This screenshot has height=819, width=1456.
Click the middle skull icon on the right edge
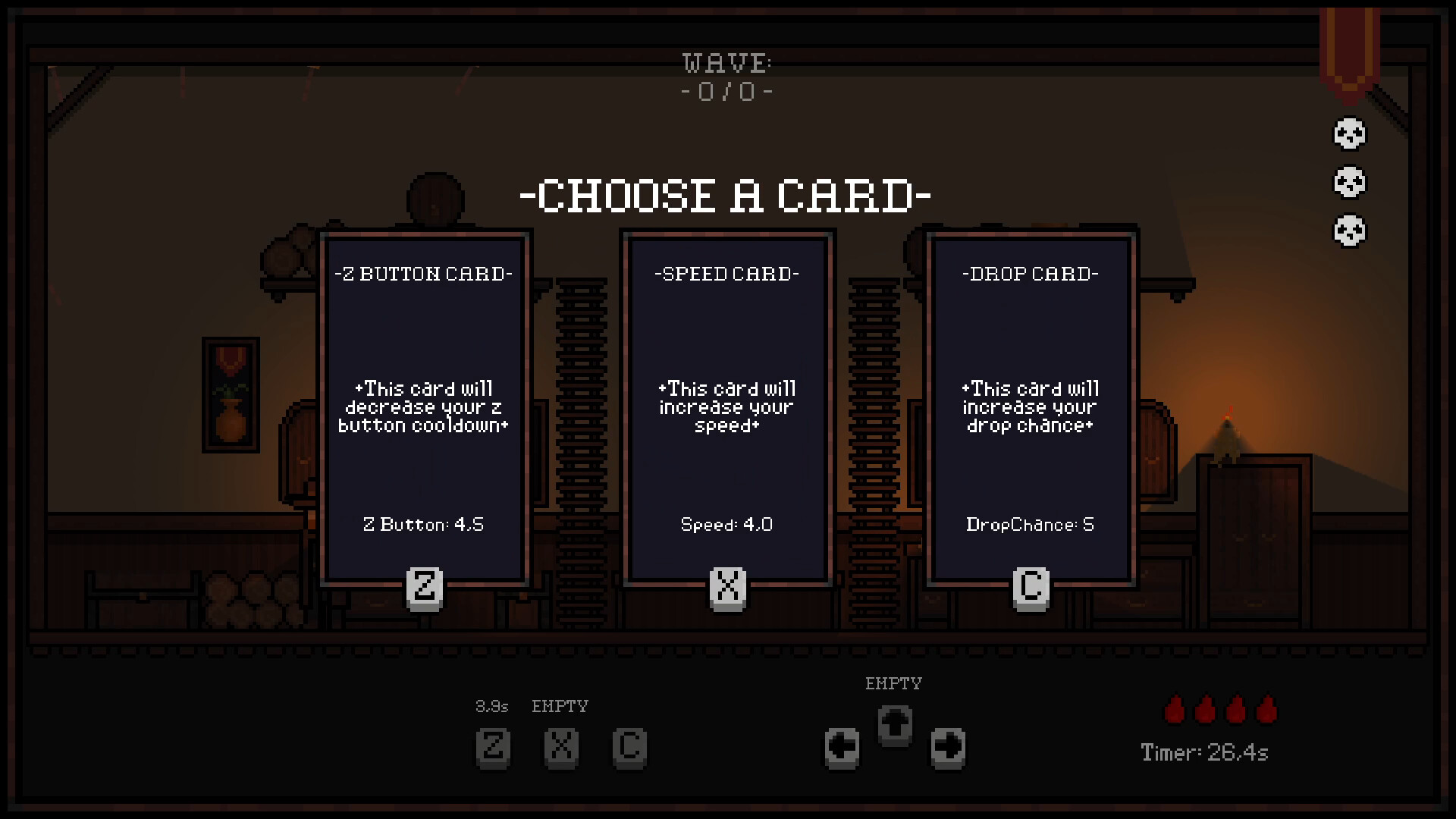pyautogui.click(x=1349, y=183)
